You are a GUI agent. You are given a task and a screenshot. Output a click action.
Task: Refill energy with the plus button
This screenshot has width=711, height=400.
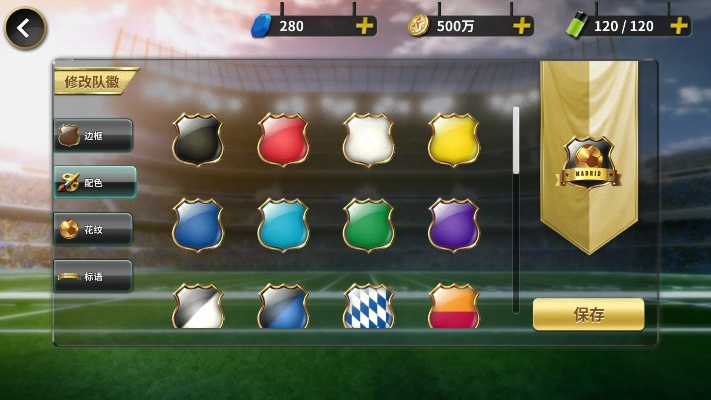679,26
